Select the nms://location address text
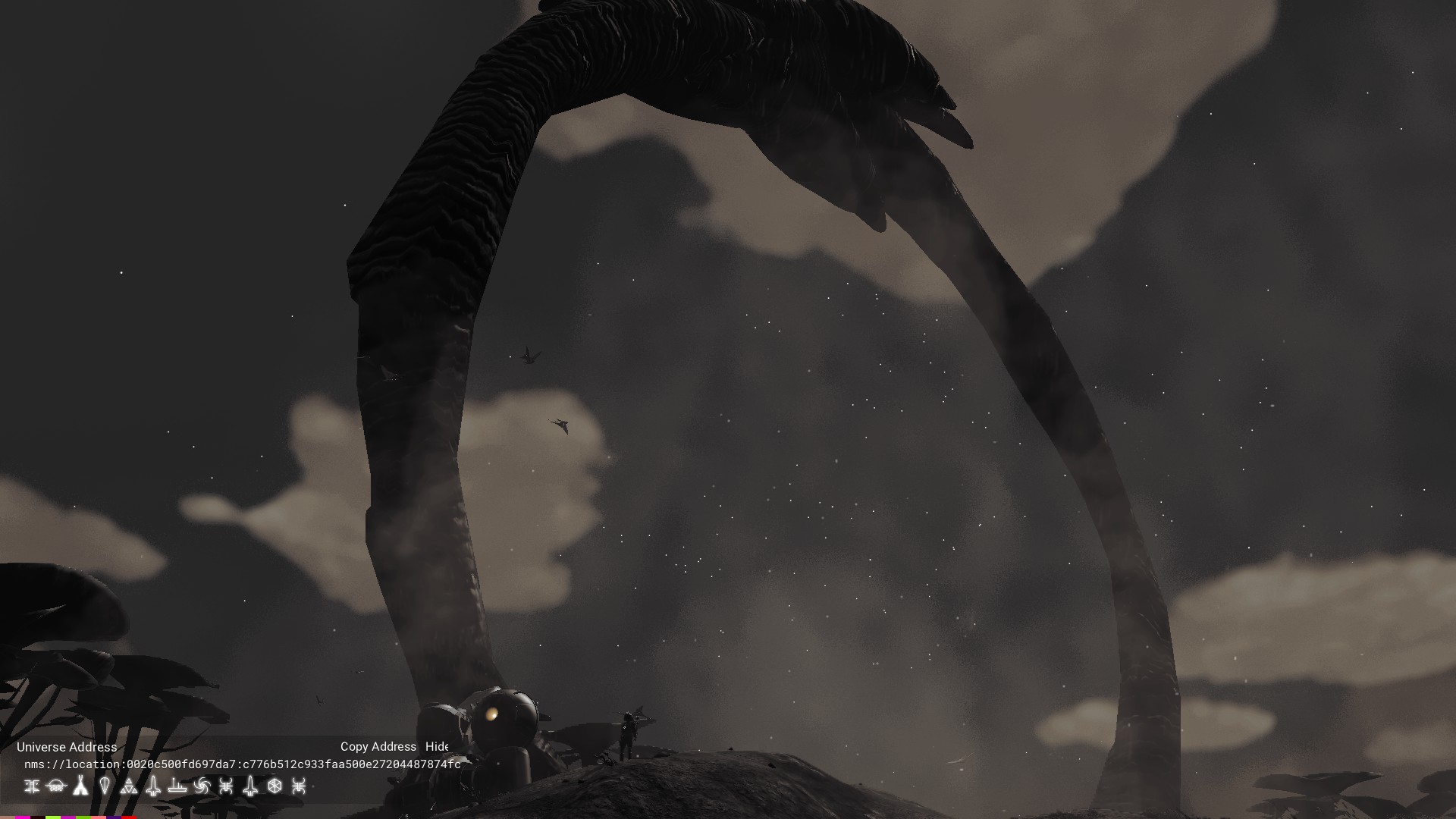 click(242, 764)
